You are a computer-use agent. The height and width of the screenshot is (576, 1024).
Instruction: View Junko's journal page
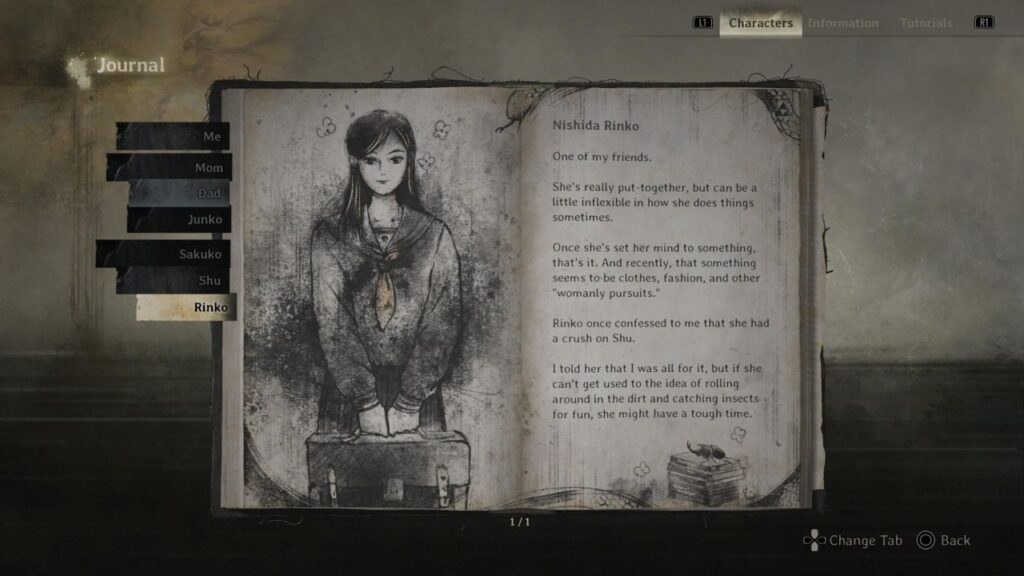[180, 219]
